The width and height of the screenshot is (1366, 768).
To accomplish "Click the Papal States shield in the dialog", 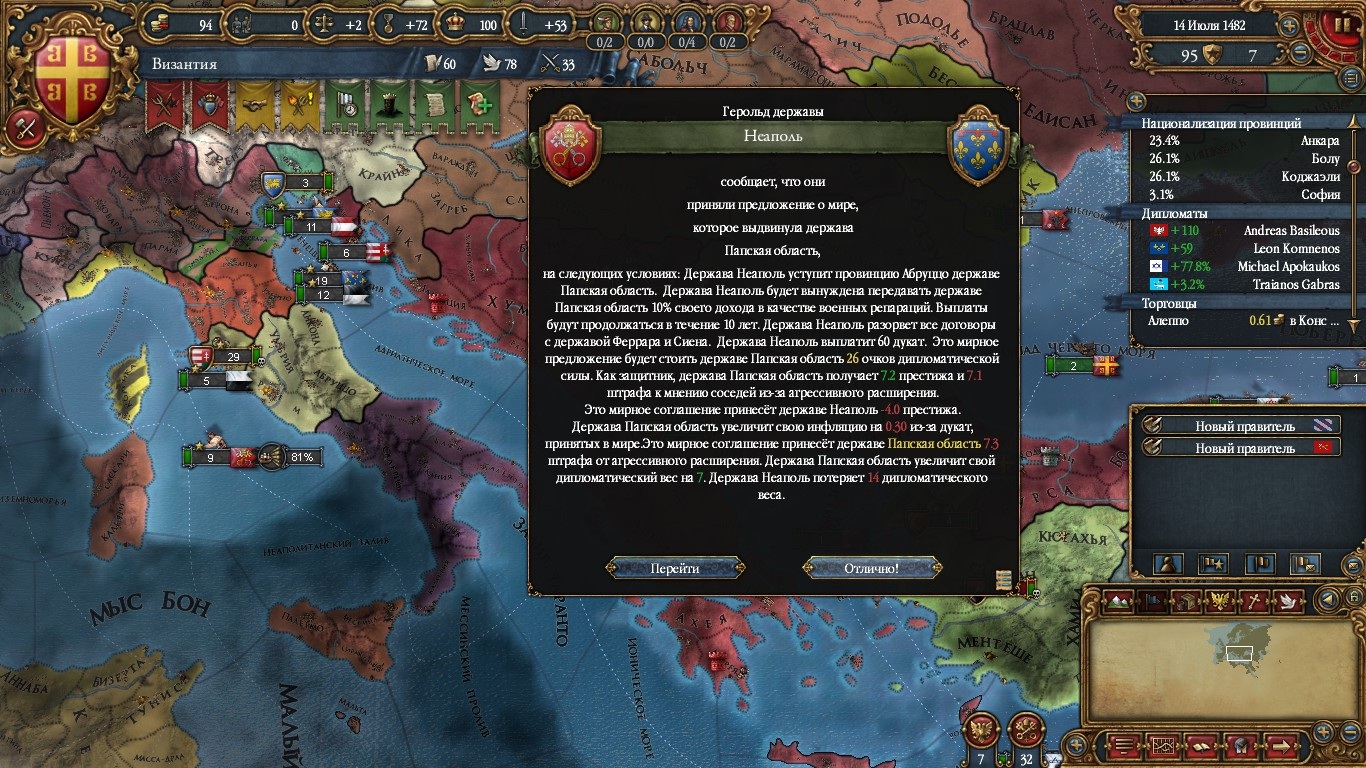I will tap(571, 146).
